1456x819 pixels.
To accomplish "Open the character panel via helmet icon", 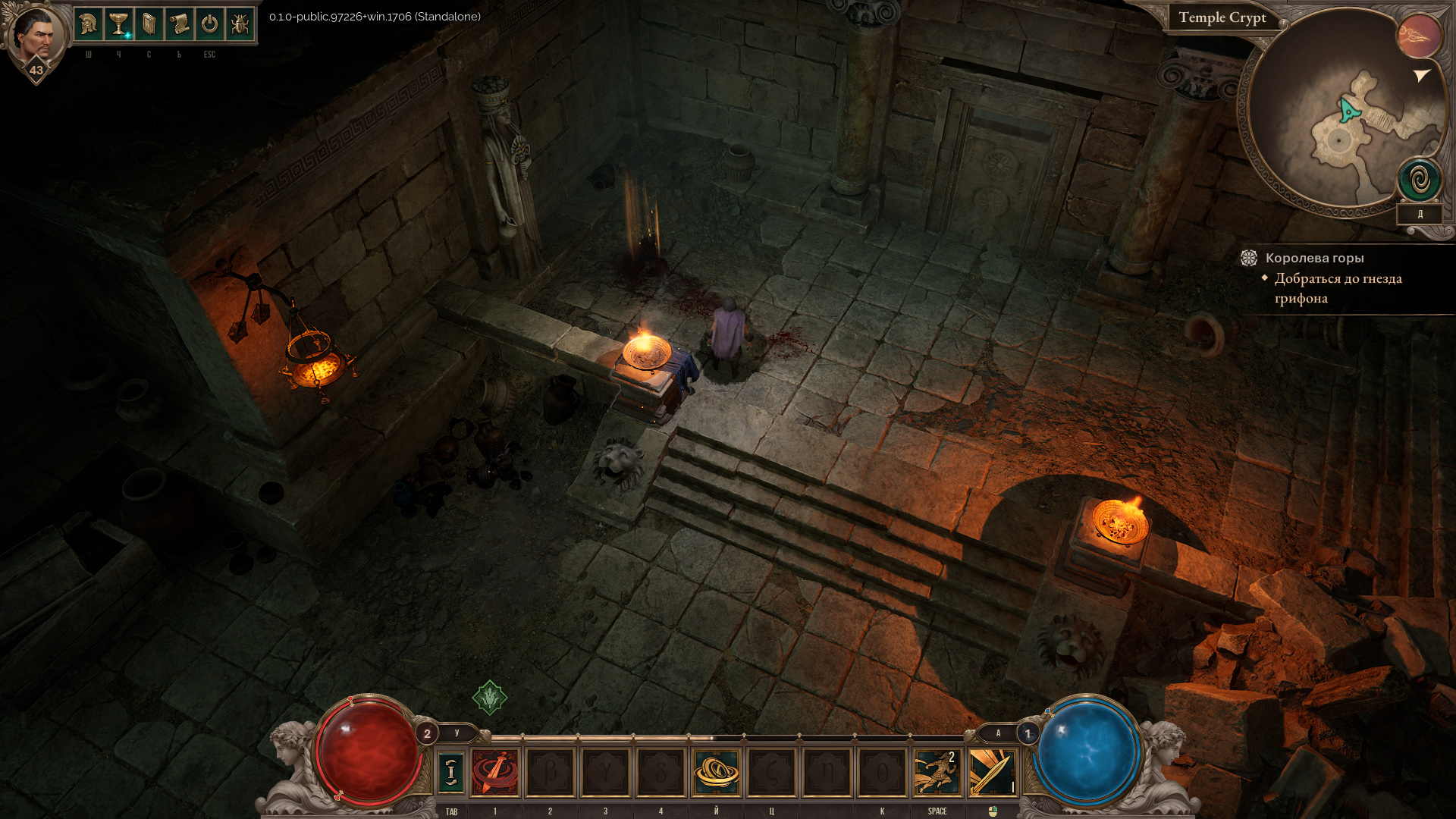I will (x=89, y=25).
